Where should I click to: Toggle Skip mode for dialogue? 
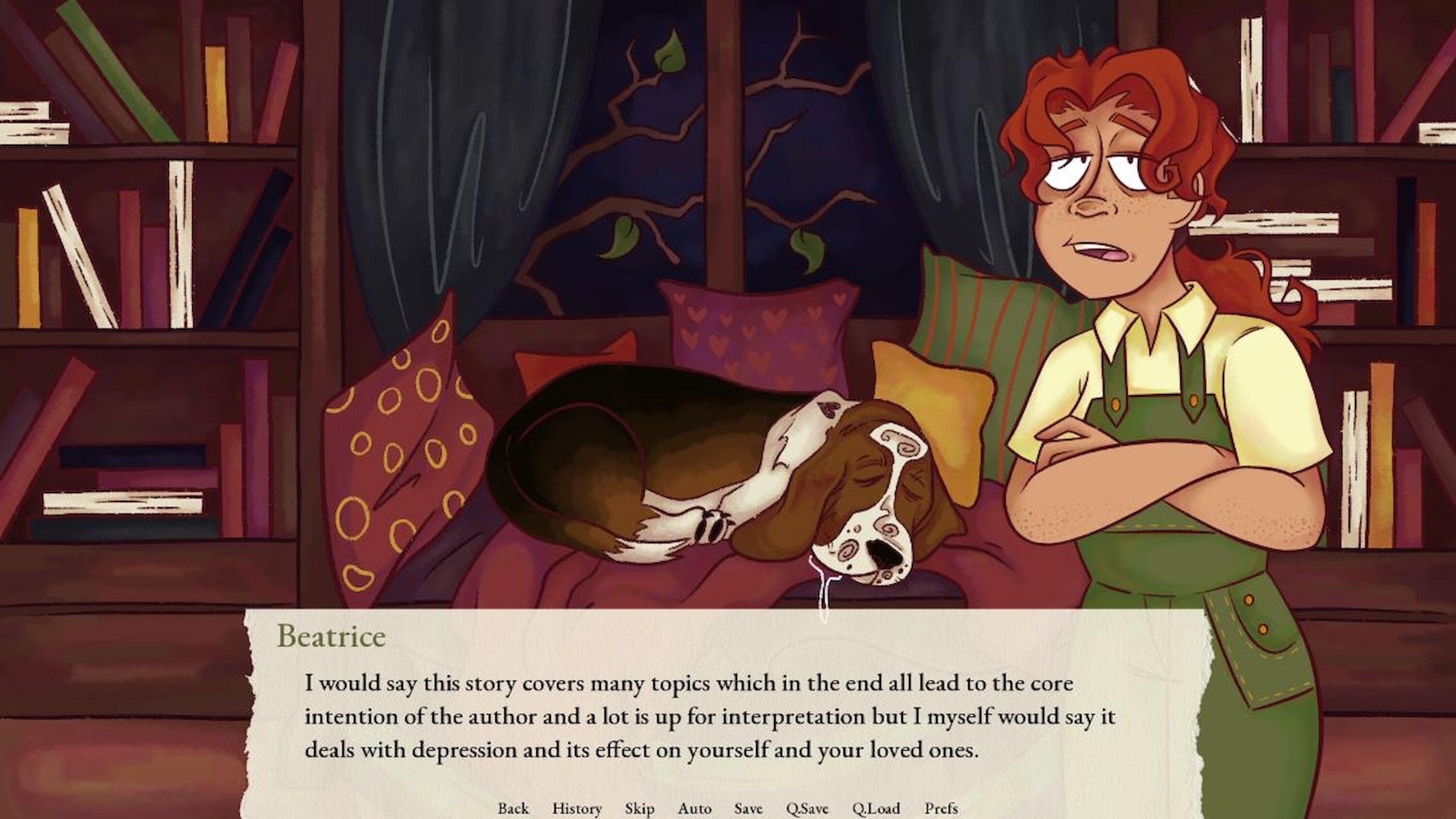639,808
